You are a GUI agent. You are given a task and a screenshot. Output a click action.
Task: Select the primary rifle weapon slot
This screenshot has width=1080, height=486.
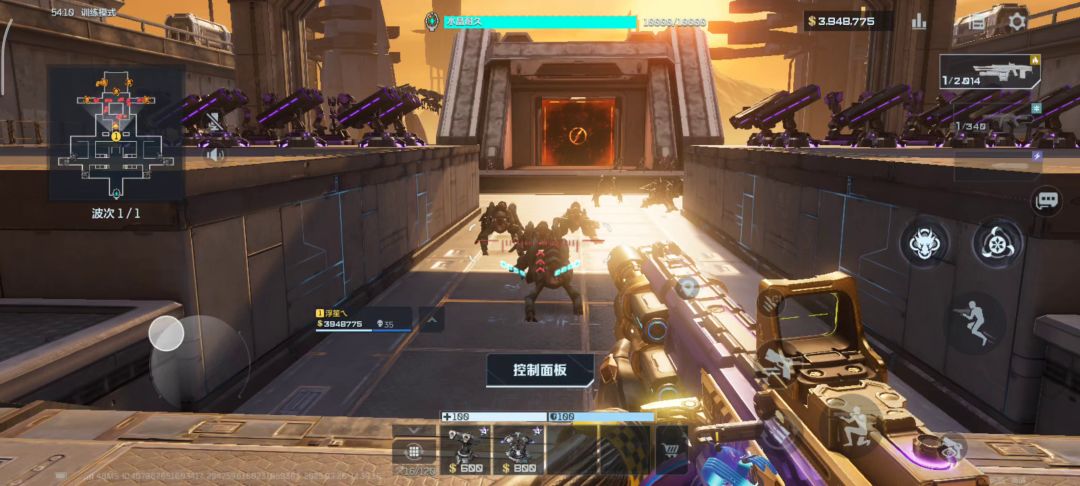point(989,72)
